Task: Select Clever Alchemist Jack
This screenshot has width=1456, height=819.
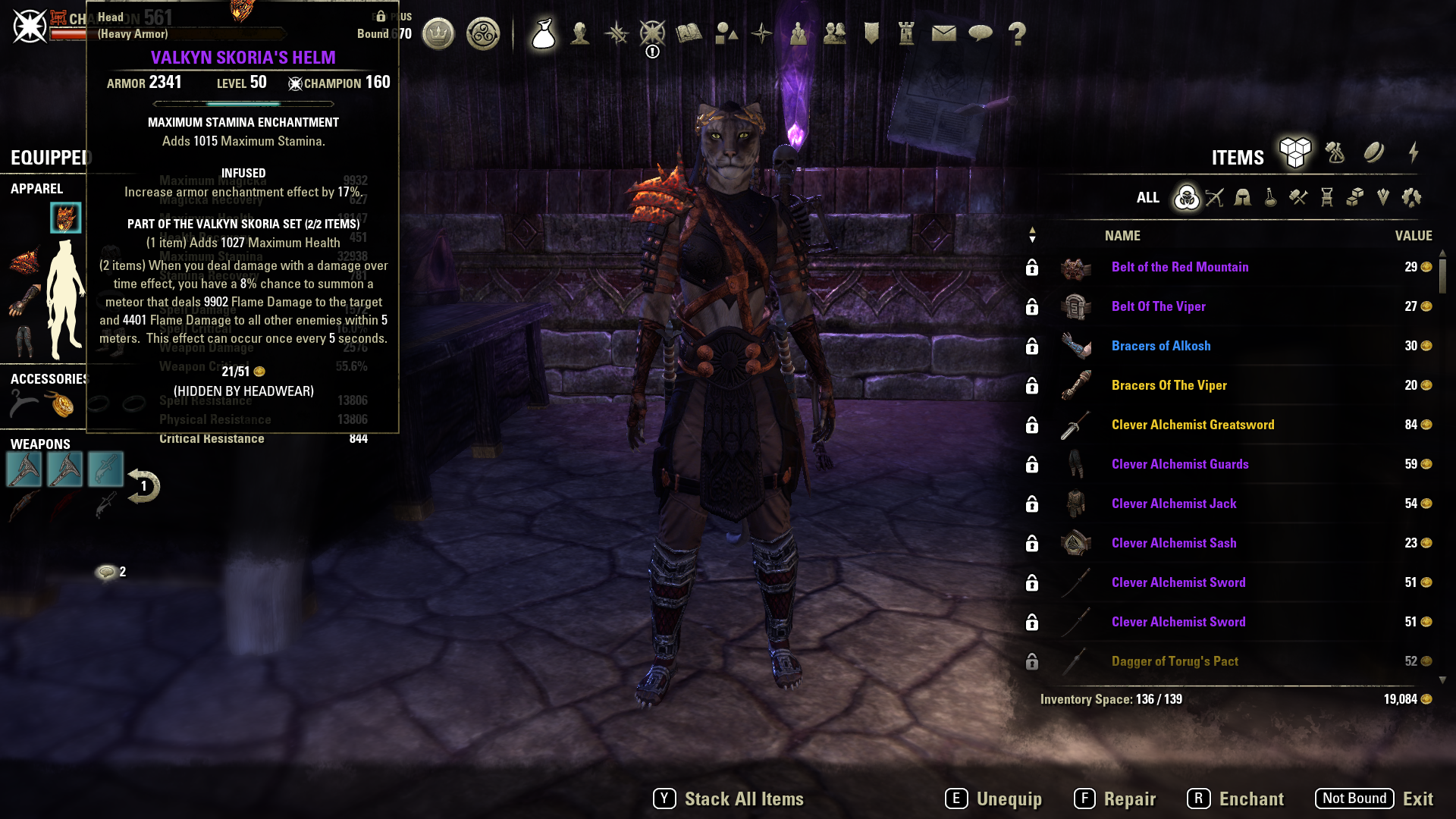Action: point(1173,504)
